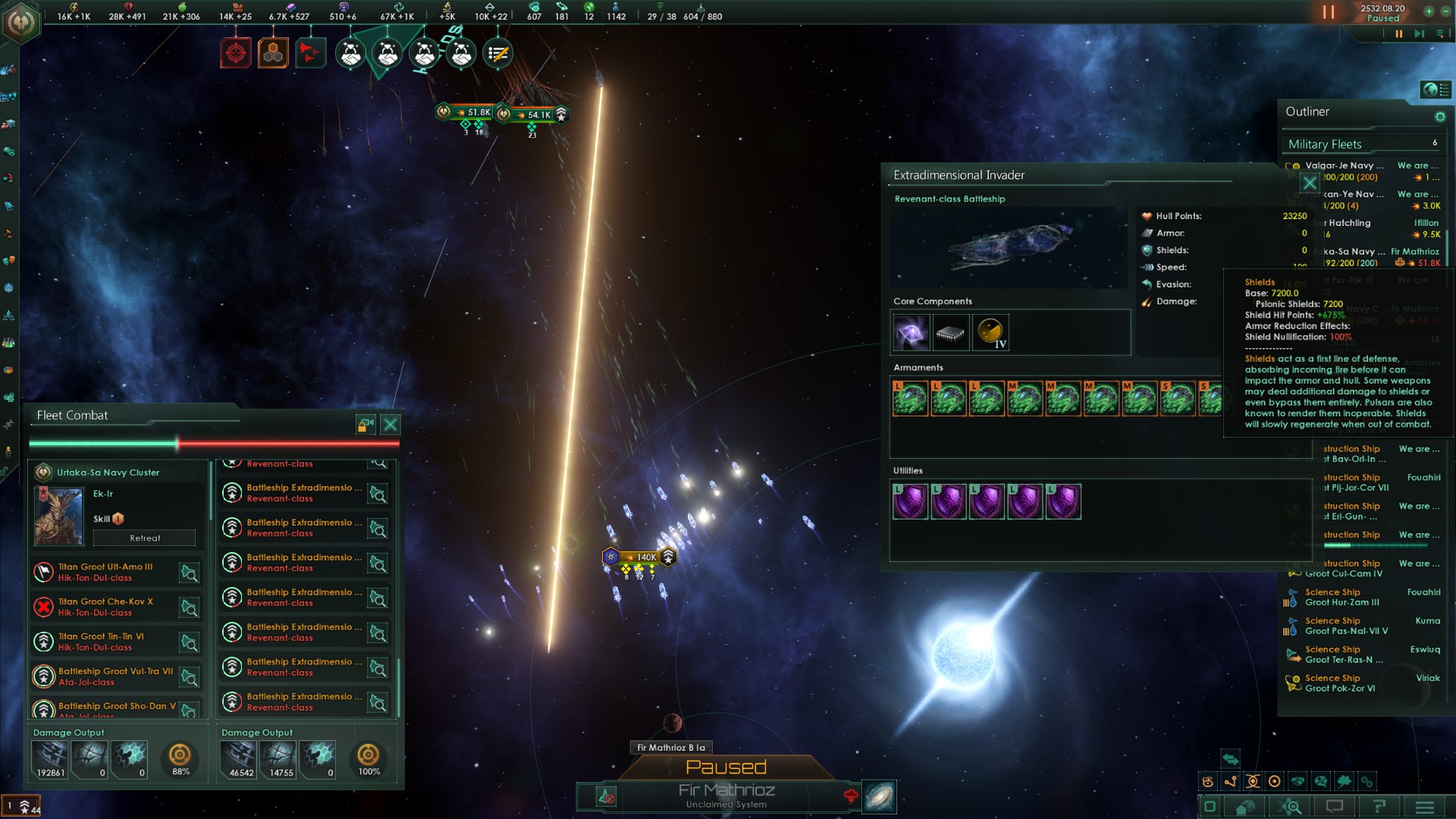Open the empire emblem menu
This screenshot has height=819, width=1456.
click(x=20, y=22)
